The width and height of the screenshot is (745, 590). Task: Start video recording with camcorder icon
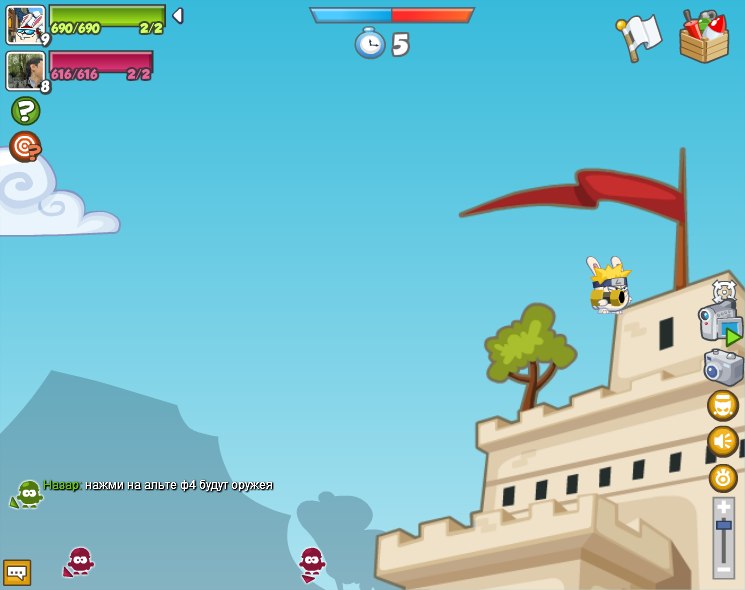pyautogui.click(x=719, y=324)
